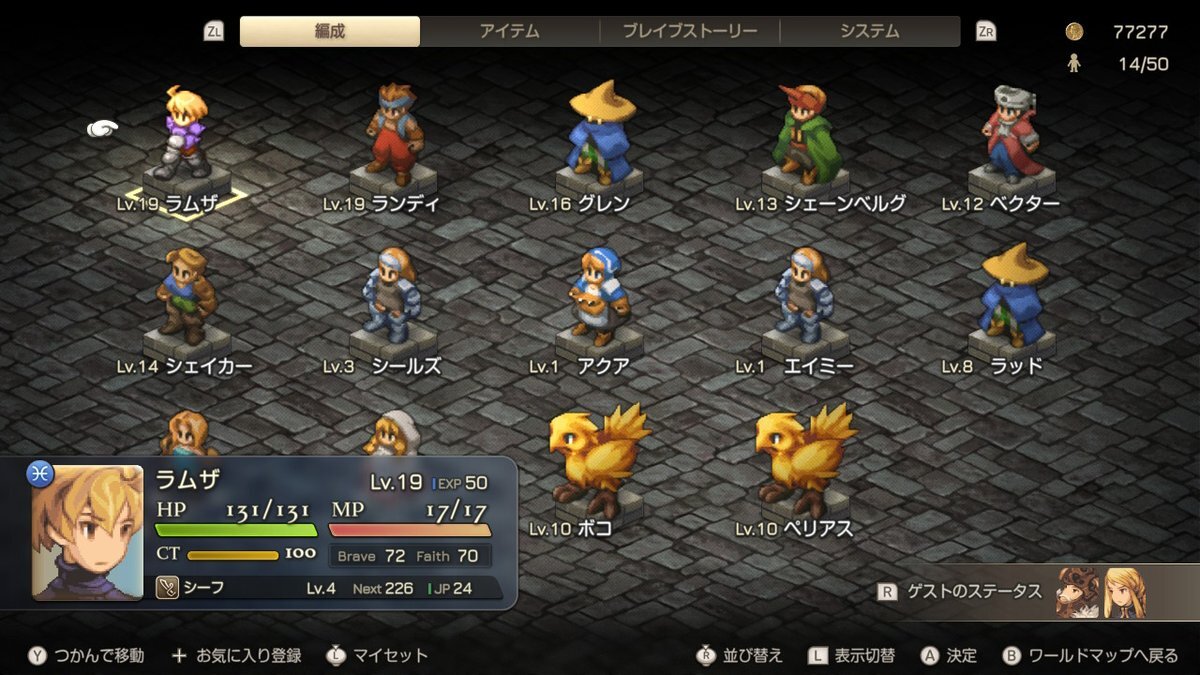This screenshot has width=1200, height=675.
Task: Choose the chocobo ベリアス
Action: [805, 455]
